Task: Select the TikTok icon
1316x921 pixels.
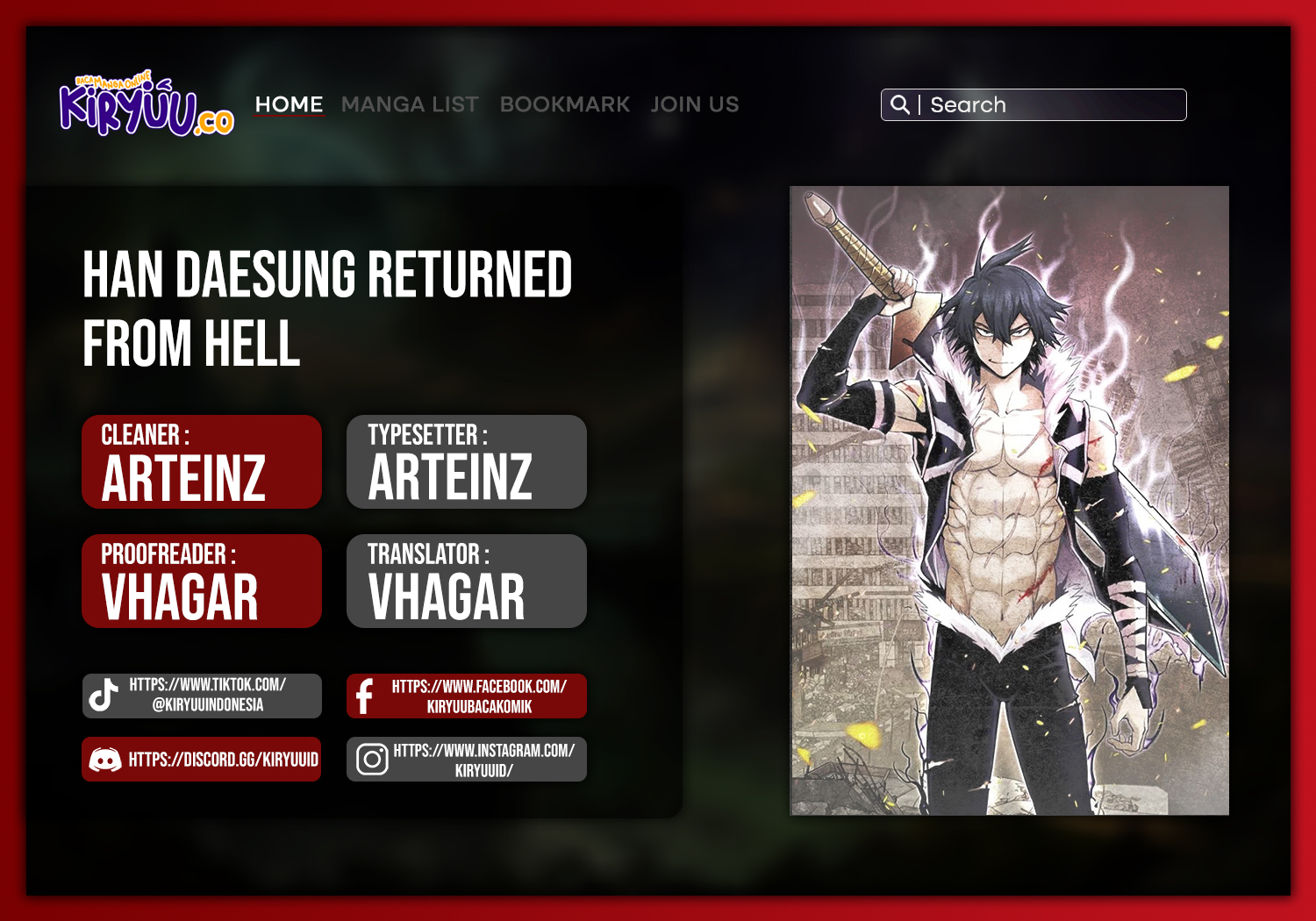Action: click(x=104, y=696)
